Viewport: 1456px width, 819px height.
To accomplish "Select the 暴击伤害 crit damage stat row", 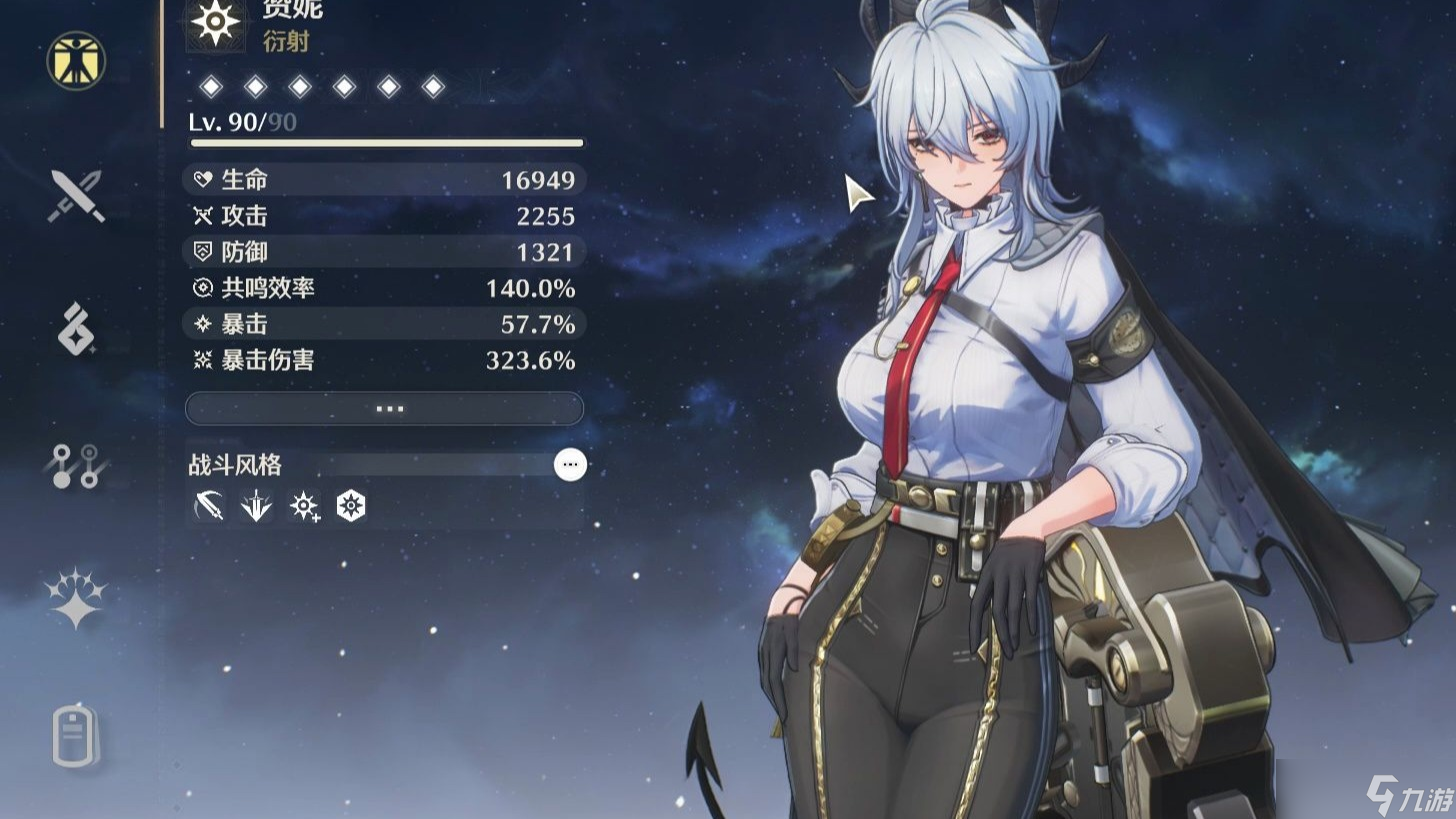I will (384, 360).
